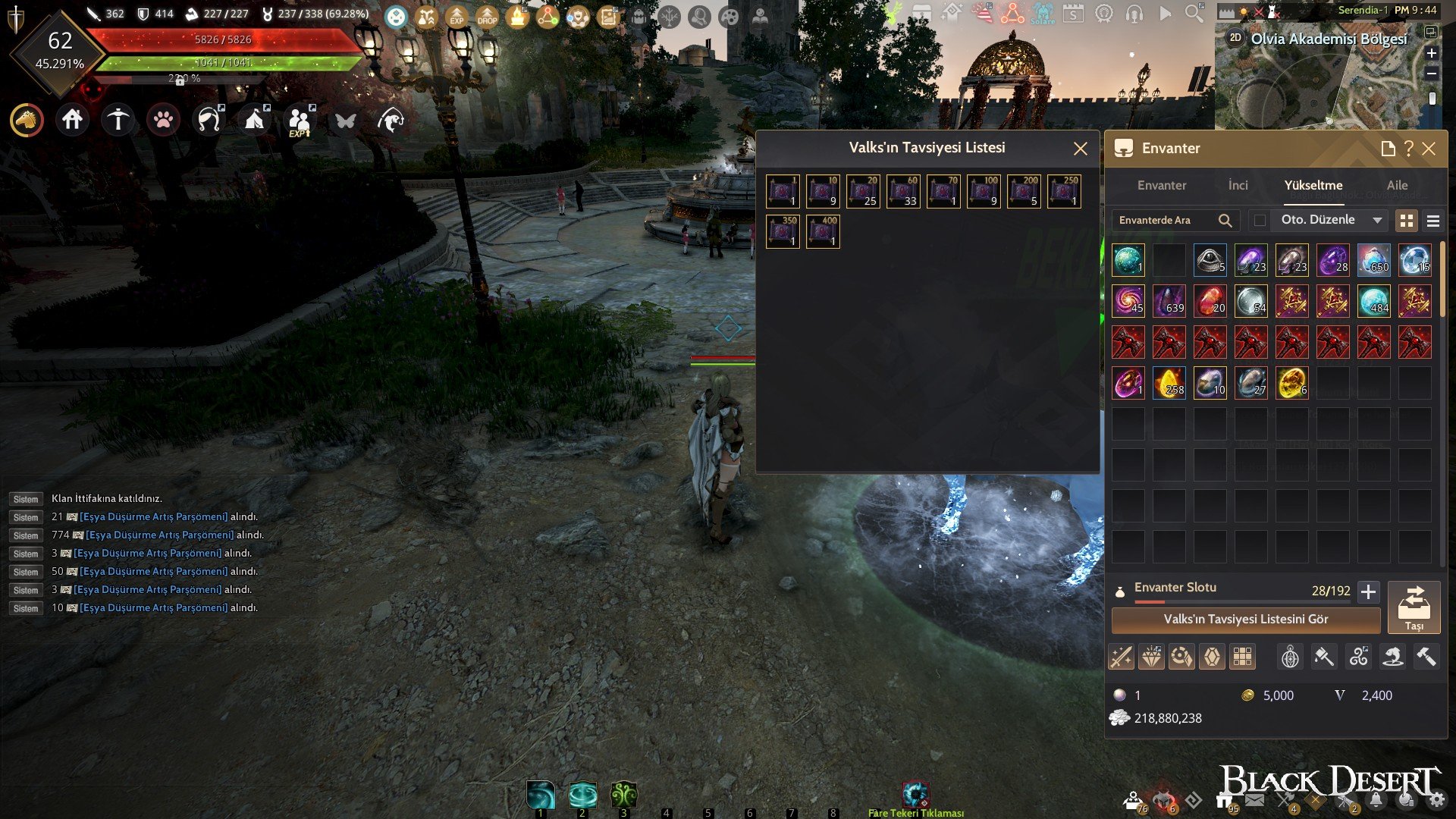Zoom in the minimap
This screenshot has height=819, width=1456.
click(1431, 53)
